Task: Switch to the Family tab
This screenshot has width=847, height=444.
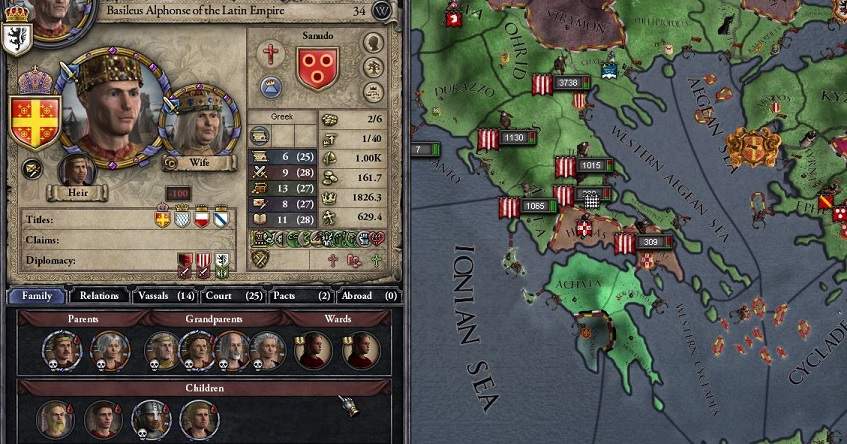Action: point(37,296)
